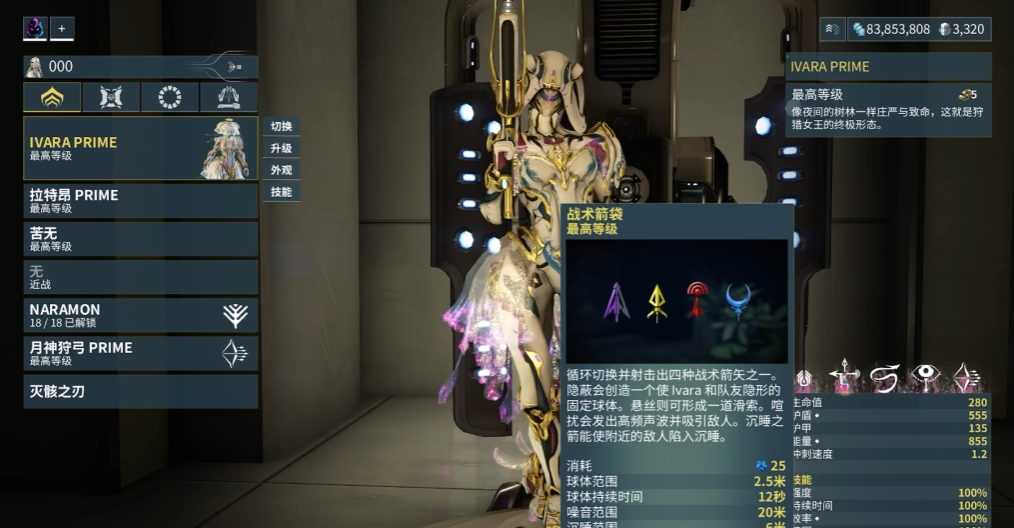Screen dimensions: 1014x528
Task: Click the plus button beside the avatar
Action: (61, 29)
